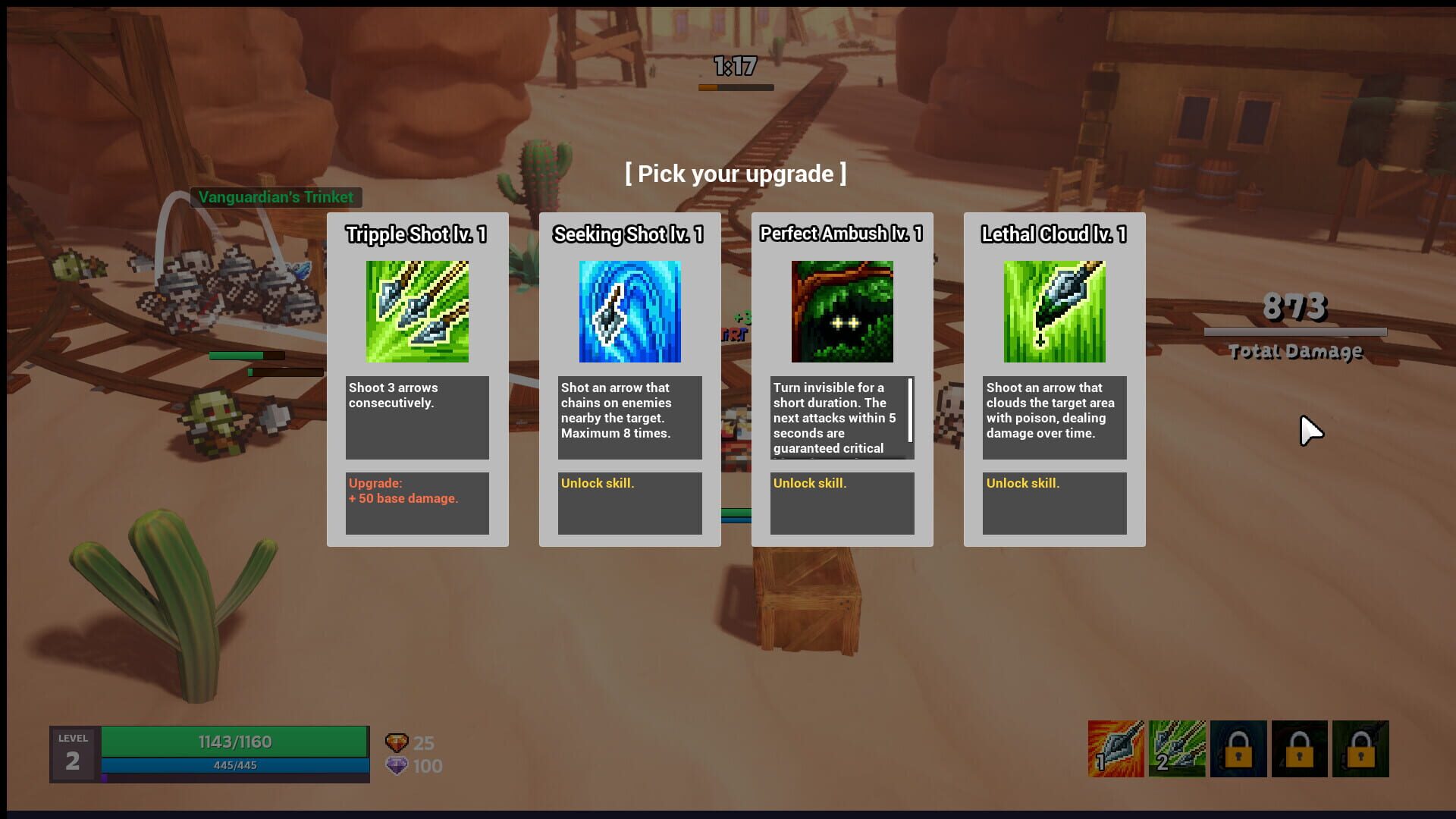This screenshot has width=1456, height=819.
Task: Click the orange gem currency icon
Action: pyautogui.click(x=397, y=742)
